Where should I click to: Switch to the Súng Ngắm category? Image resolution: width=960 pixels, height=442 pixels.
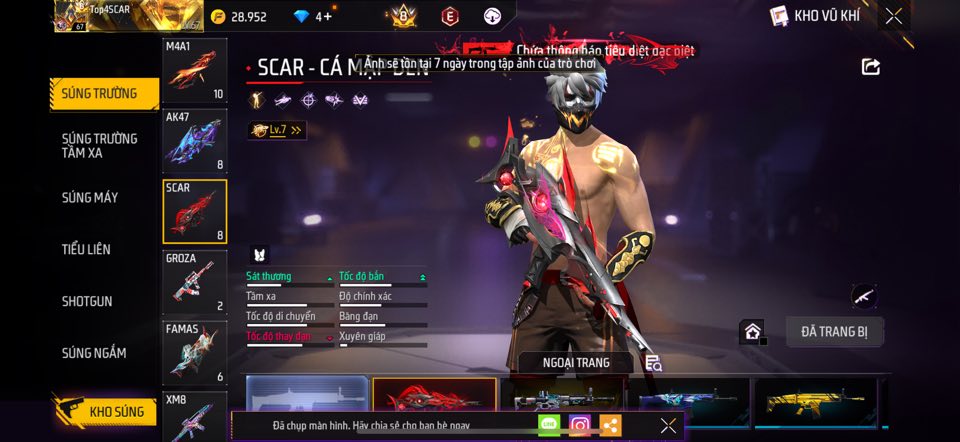pos(94,352)
